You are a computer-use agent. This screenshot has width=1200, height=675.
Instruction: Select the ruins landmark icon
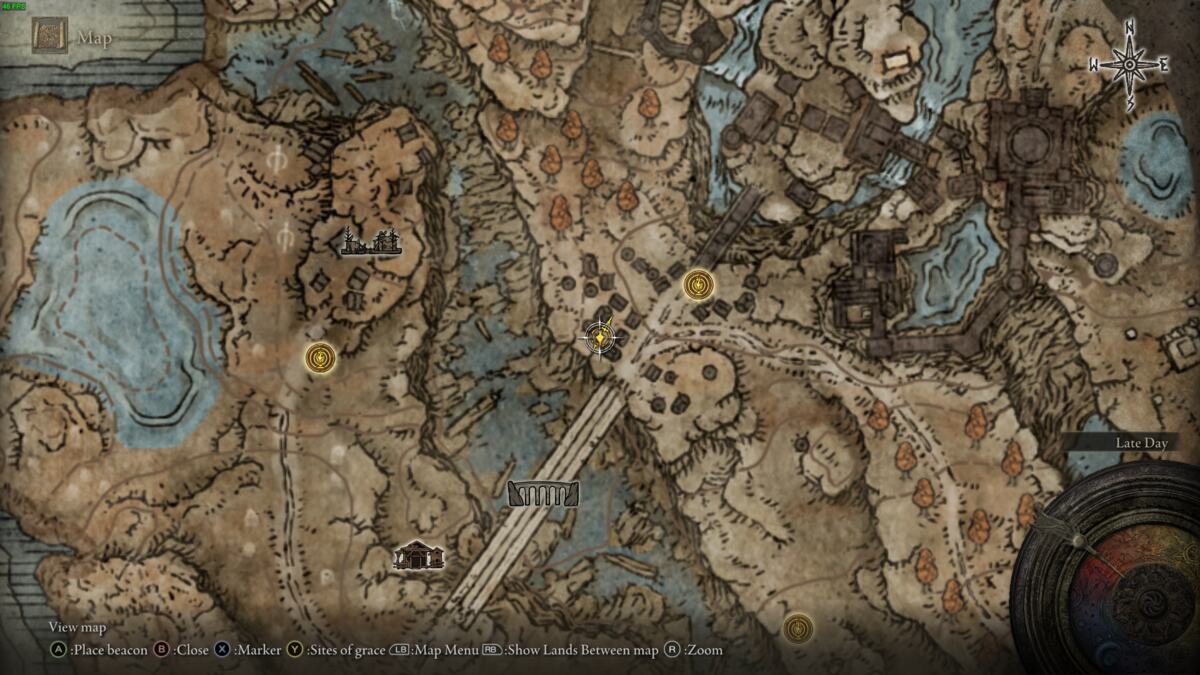pyautogui.click(x=370, y=241)
